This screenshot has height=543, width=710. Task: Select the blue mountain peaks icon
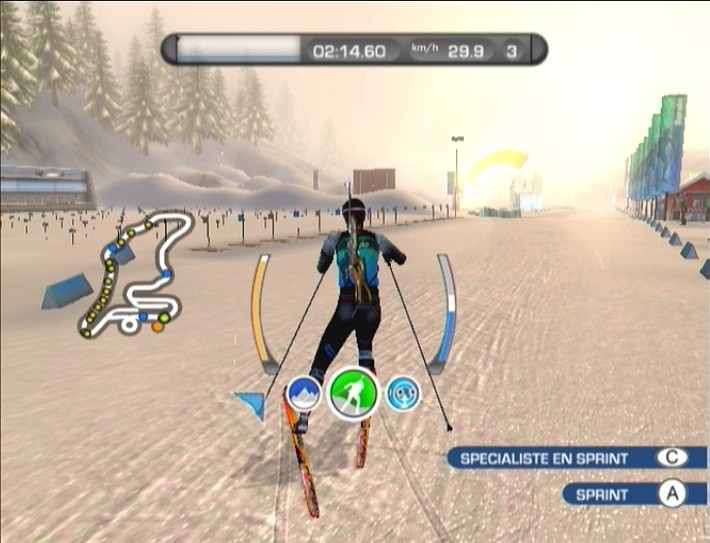point(303,394)
